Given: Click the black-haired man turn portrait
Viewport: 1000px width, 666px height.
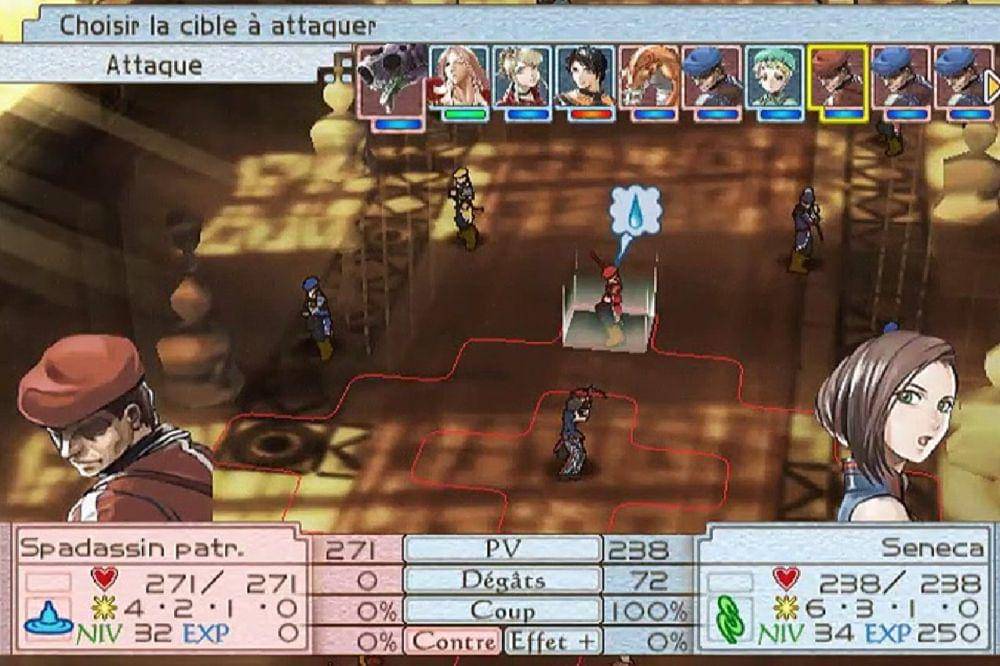Looking at the screenshot, I should [x=585, y=77].
